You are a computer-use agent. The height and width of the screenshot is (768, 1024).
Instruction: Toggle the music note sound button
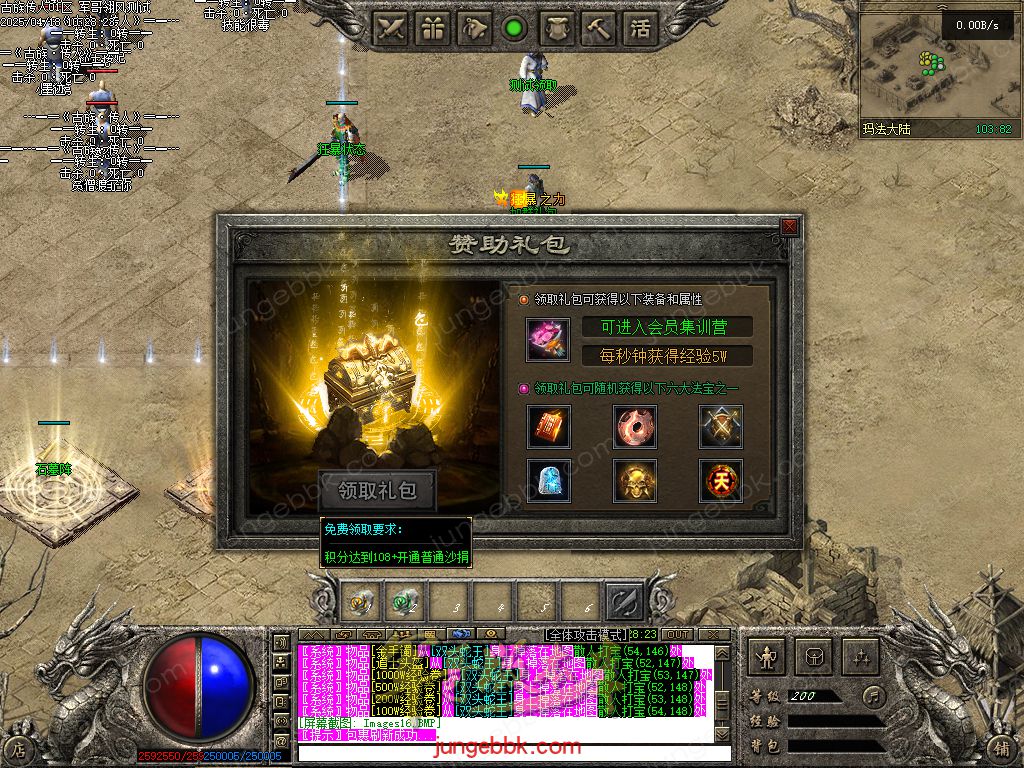pyautogui.click(x=875, y=696)
